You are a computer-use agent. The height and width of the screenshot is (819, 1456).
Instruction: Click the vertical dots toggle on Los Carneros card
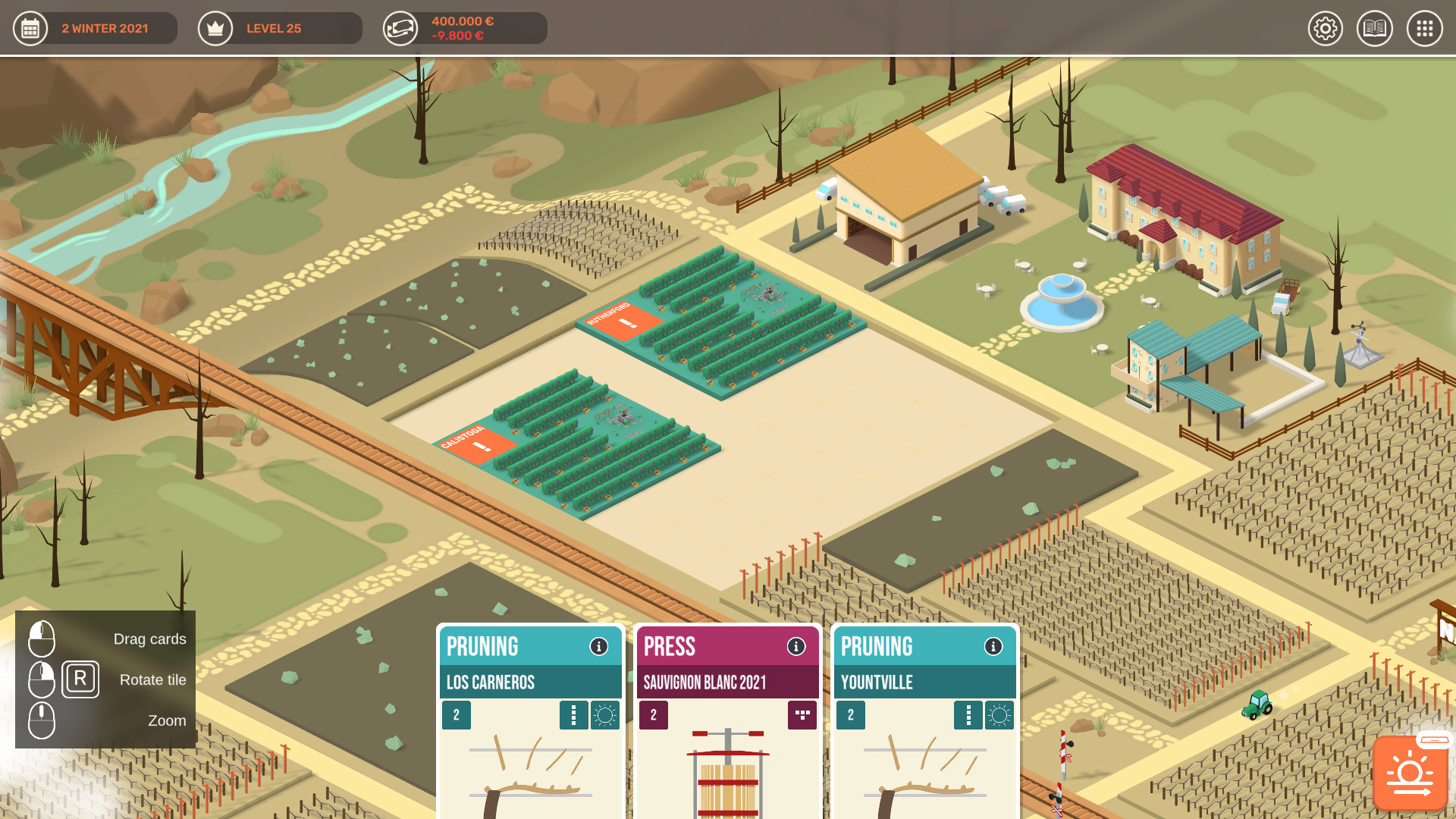574,715
